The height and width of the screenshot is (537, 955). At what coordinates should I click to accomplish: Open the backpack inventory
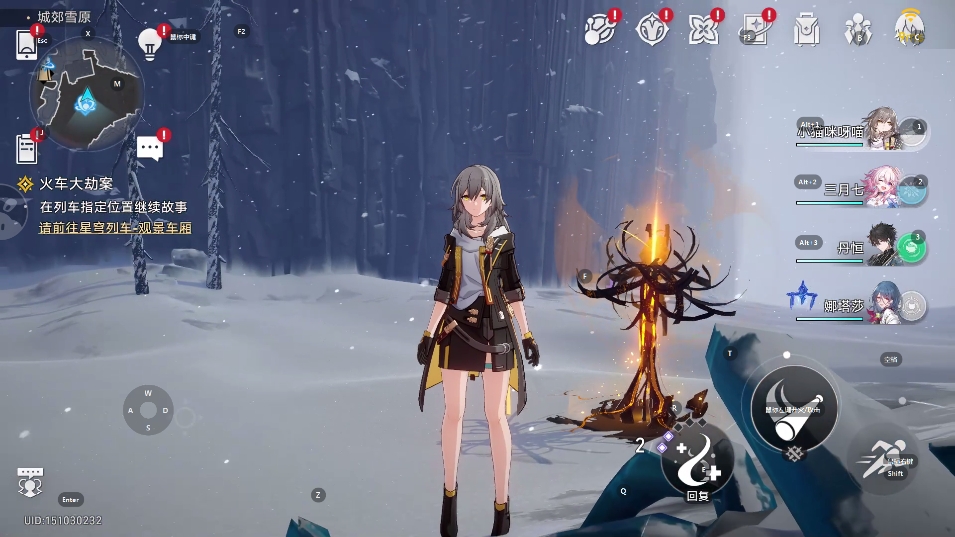806,28
